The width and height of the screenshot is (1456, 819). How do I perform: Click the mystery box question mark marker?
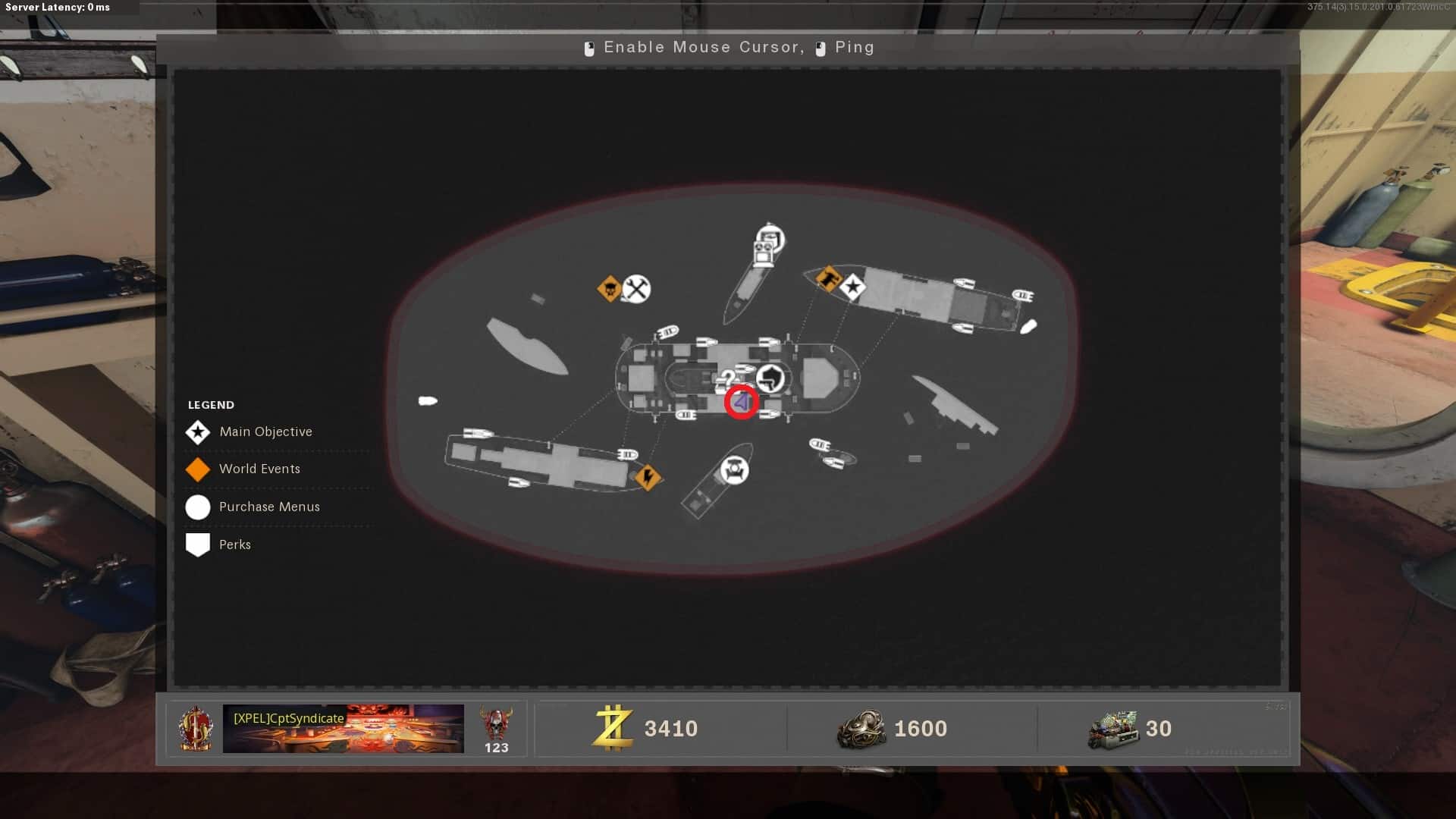pos(728,378)
